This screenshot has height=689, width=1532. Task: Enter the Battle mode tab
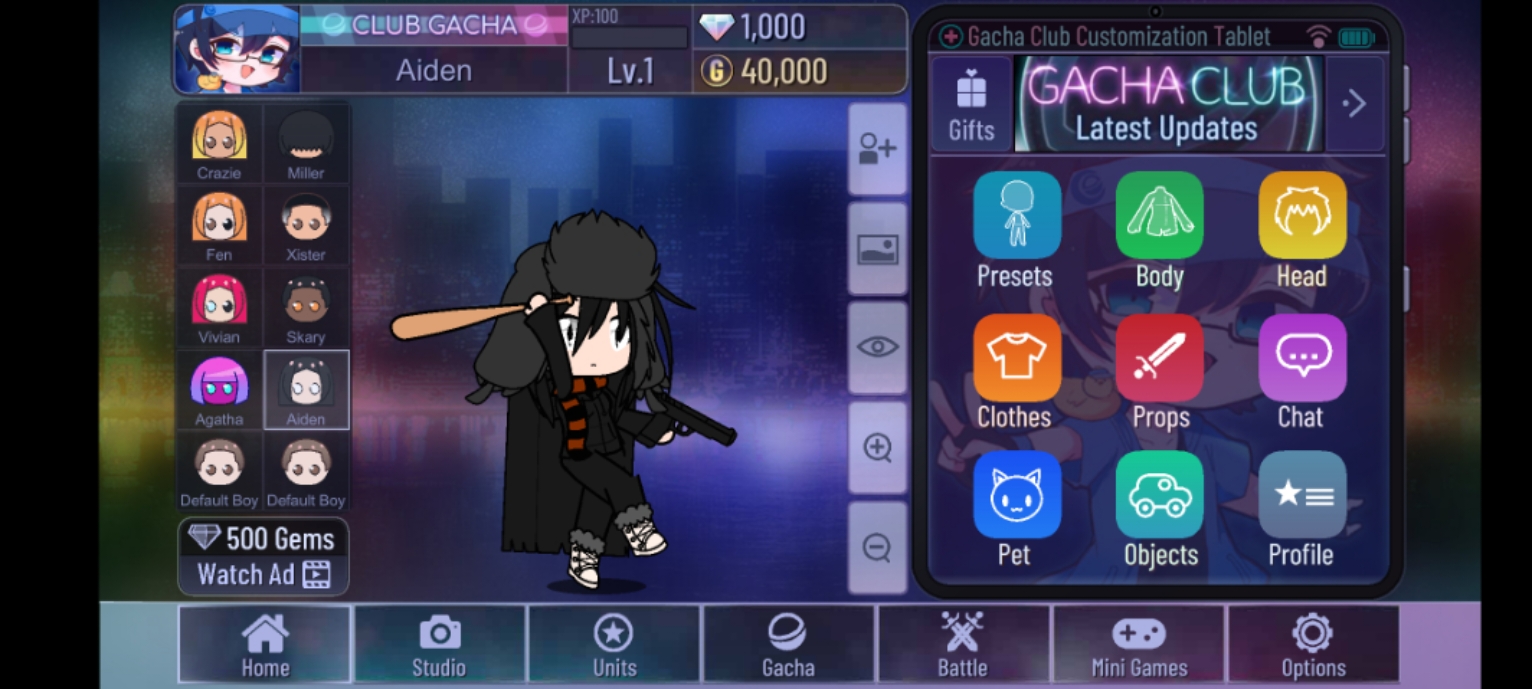[x=962, y=645]
